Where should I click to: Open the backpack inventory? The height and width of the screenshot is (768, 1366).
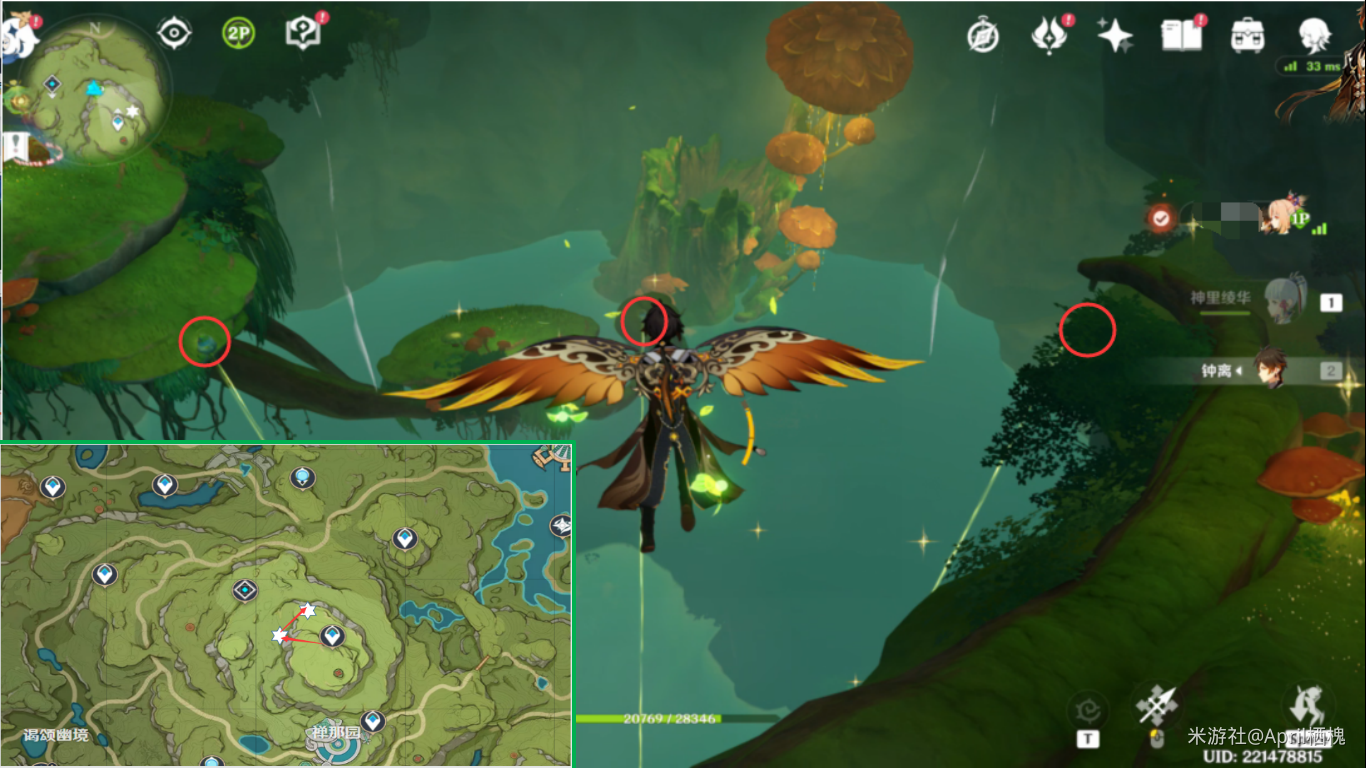click(x=1246, y=36)
